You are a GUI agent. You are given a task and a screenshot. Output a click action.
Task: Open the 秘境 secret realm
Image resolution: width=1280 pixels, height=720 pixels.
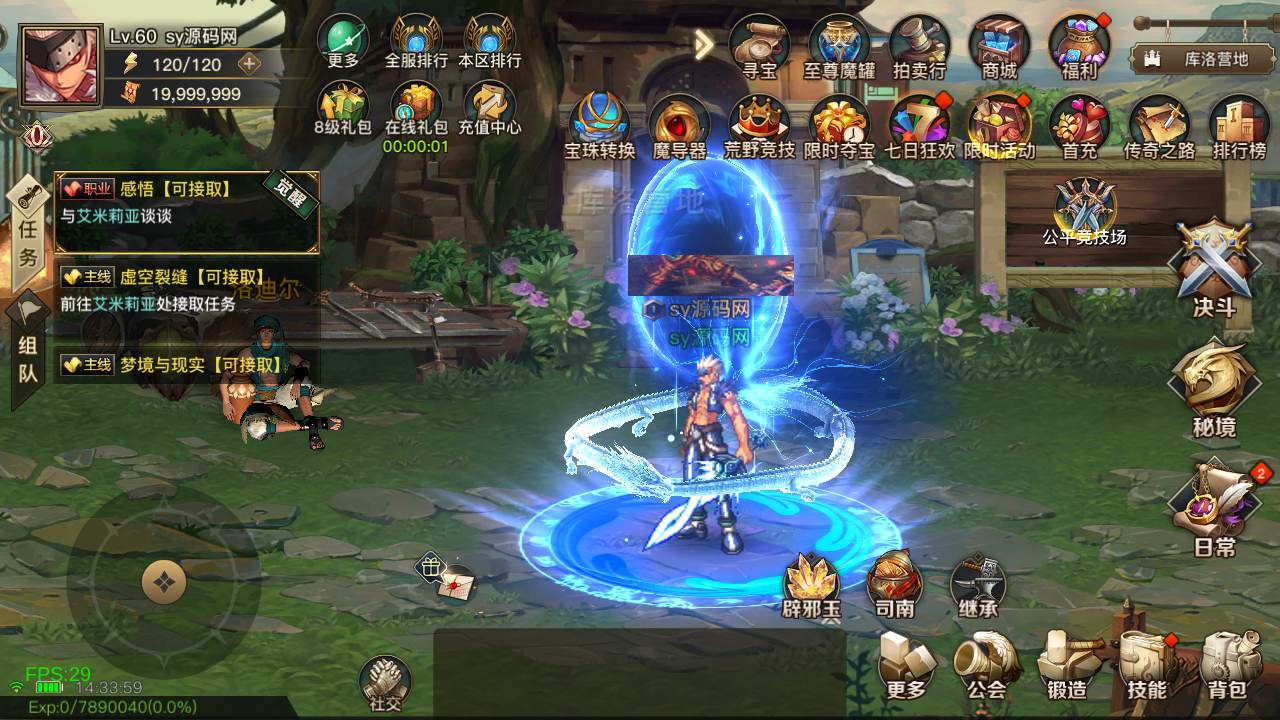(1214, 388)
